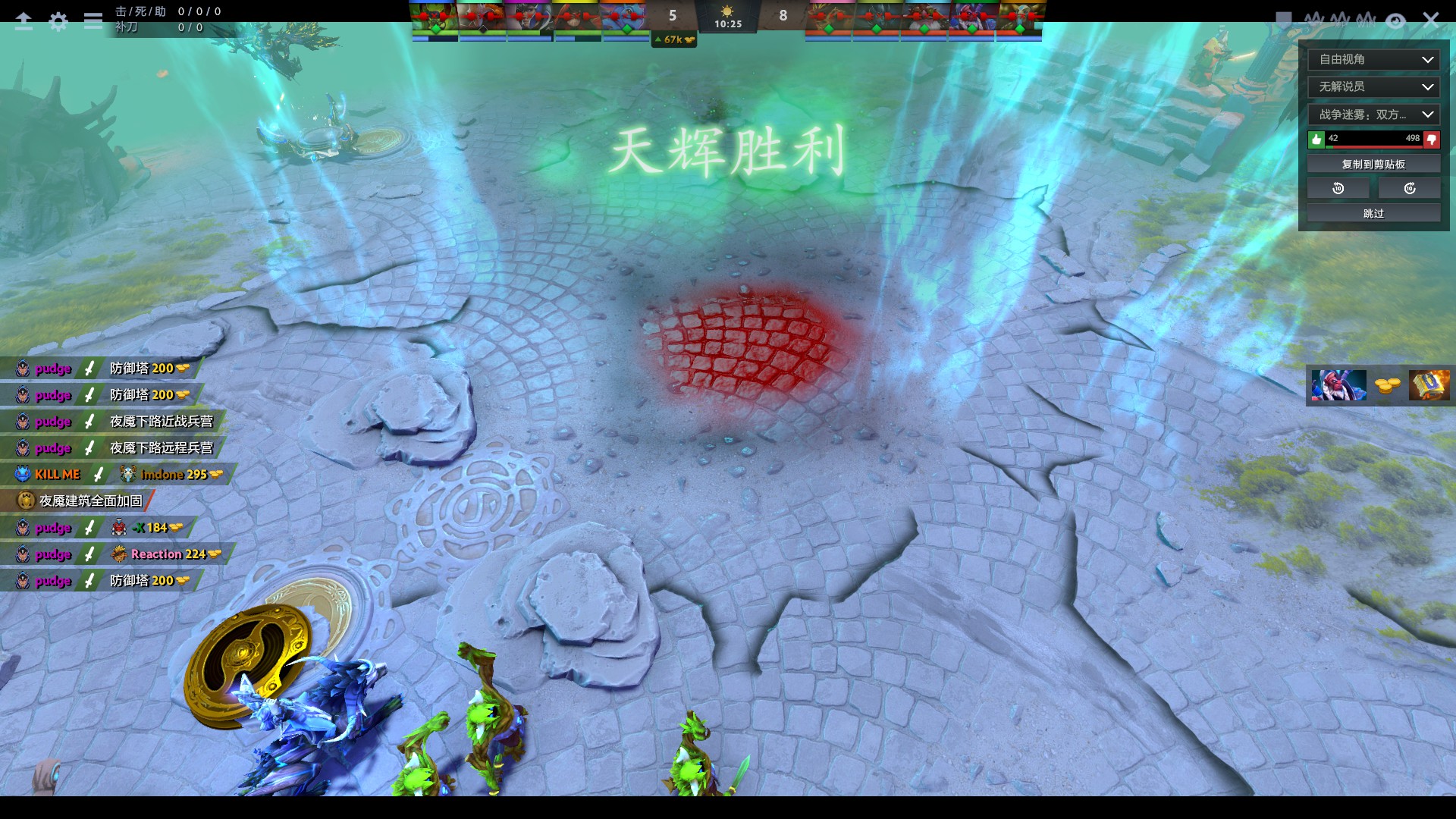
Task: Click the day/night sun indicator
Action: point(726,12)
